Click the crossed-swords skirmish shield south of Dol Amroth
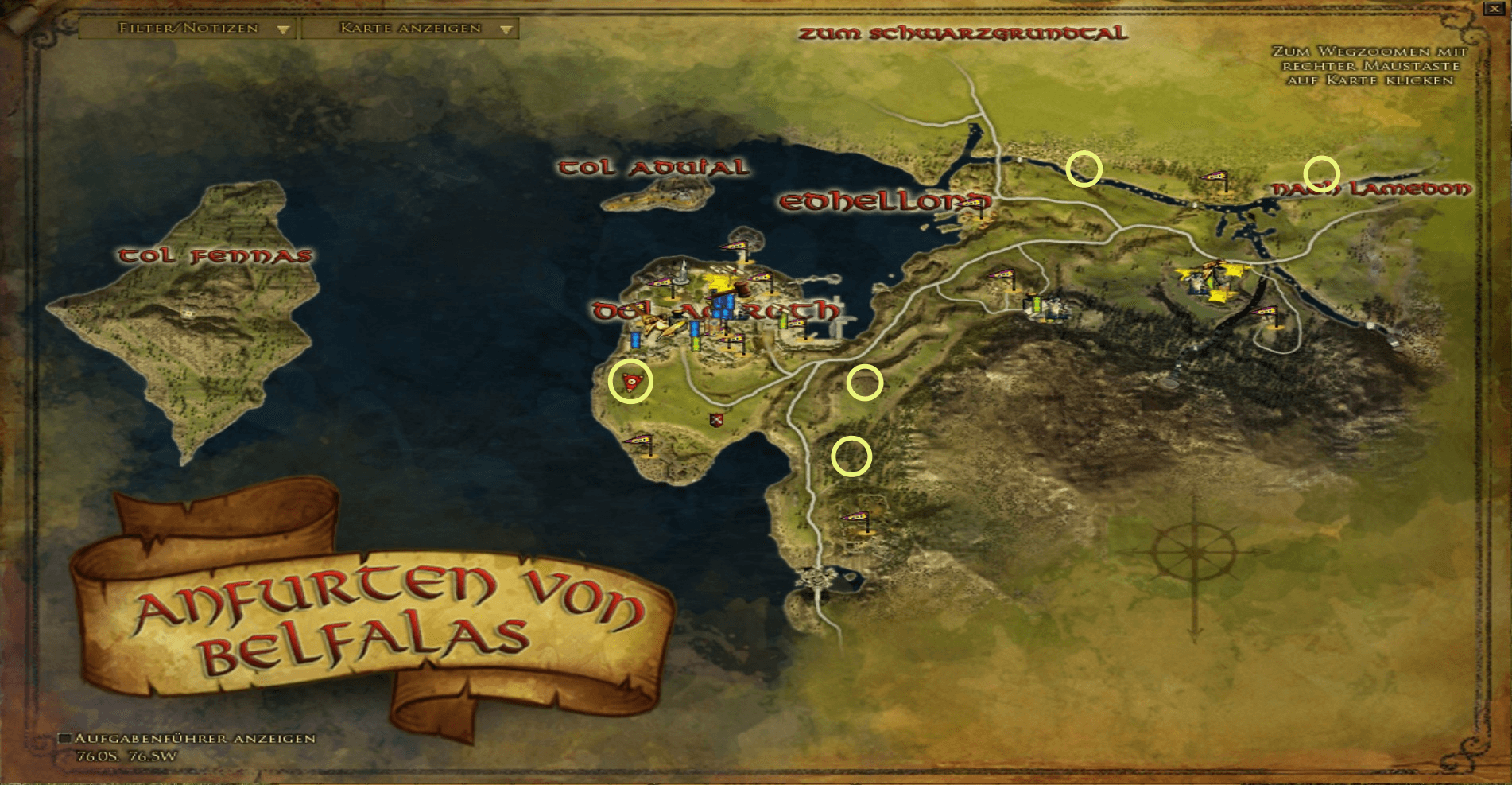The image size is (1512, 785). (715, 419)
